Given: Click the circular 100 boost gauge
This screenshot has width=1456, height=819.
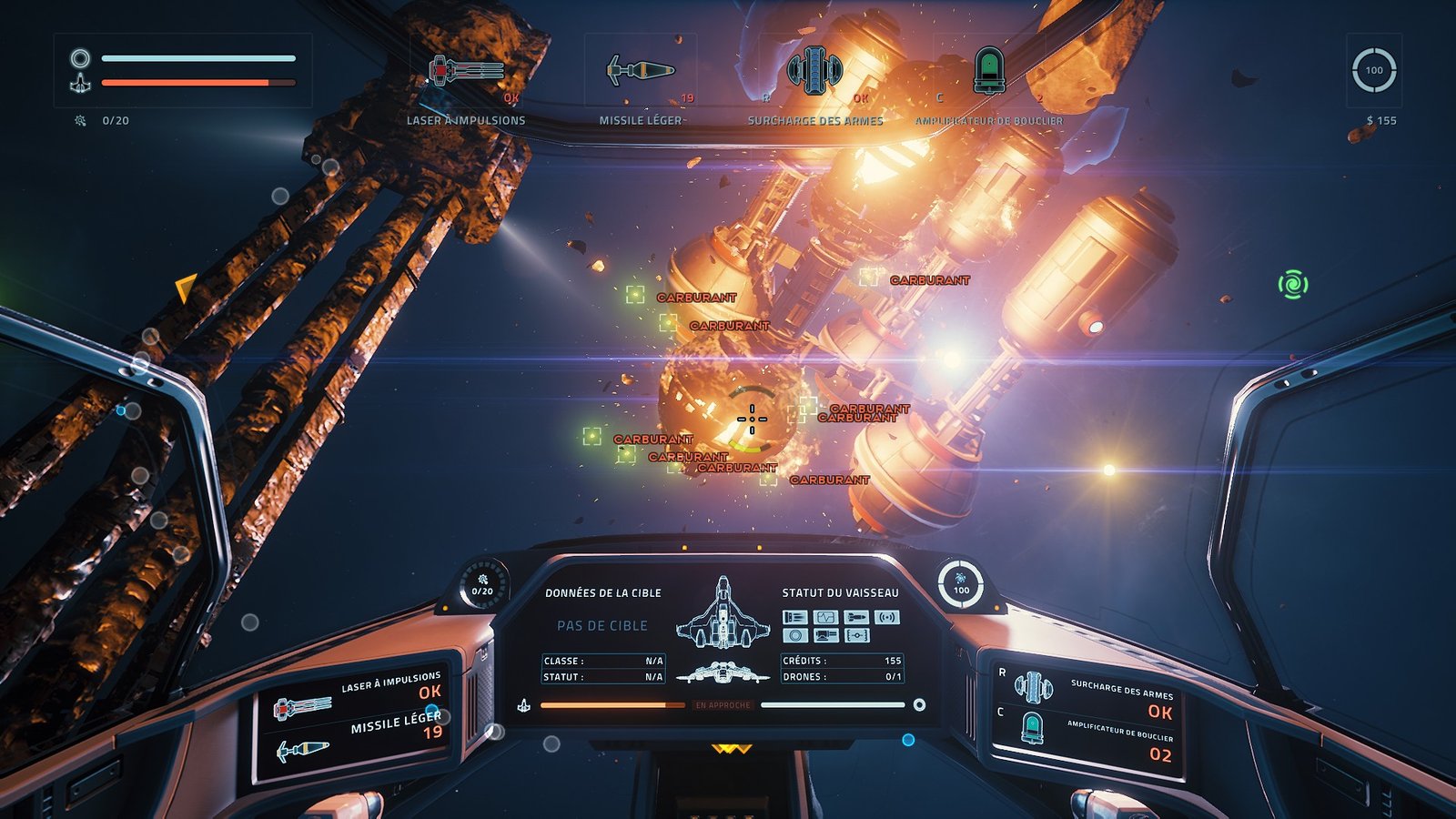Looking at the screenshot, I should click(1373, 70).
